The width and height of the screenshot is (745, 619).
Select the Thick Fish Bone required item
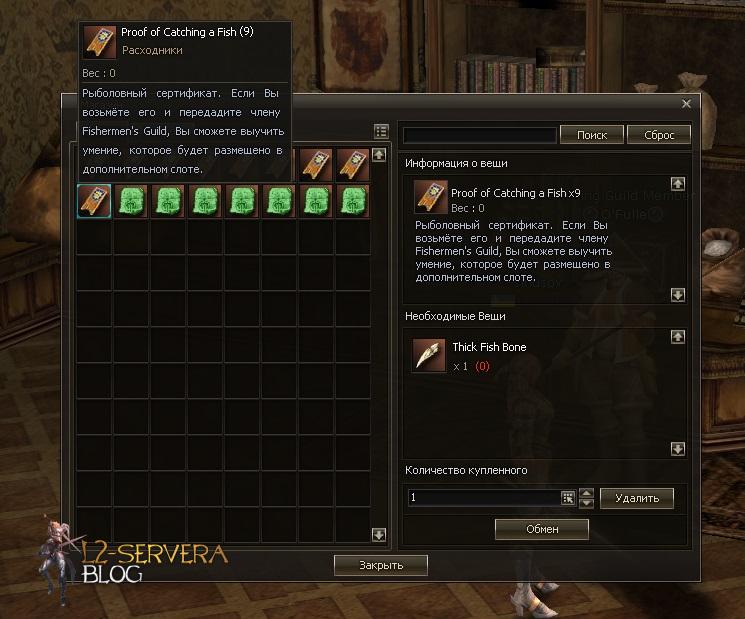(x=430, y=355)
